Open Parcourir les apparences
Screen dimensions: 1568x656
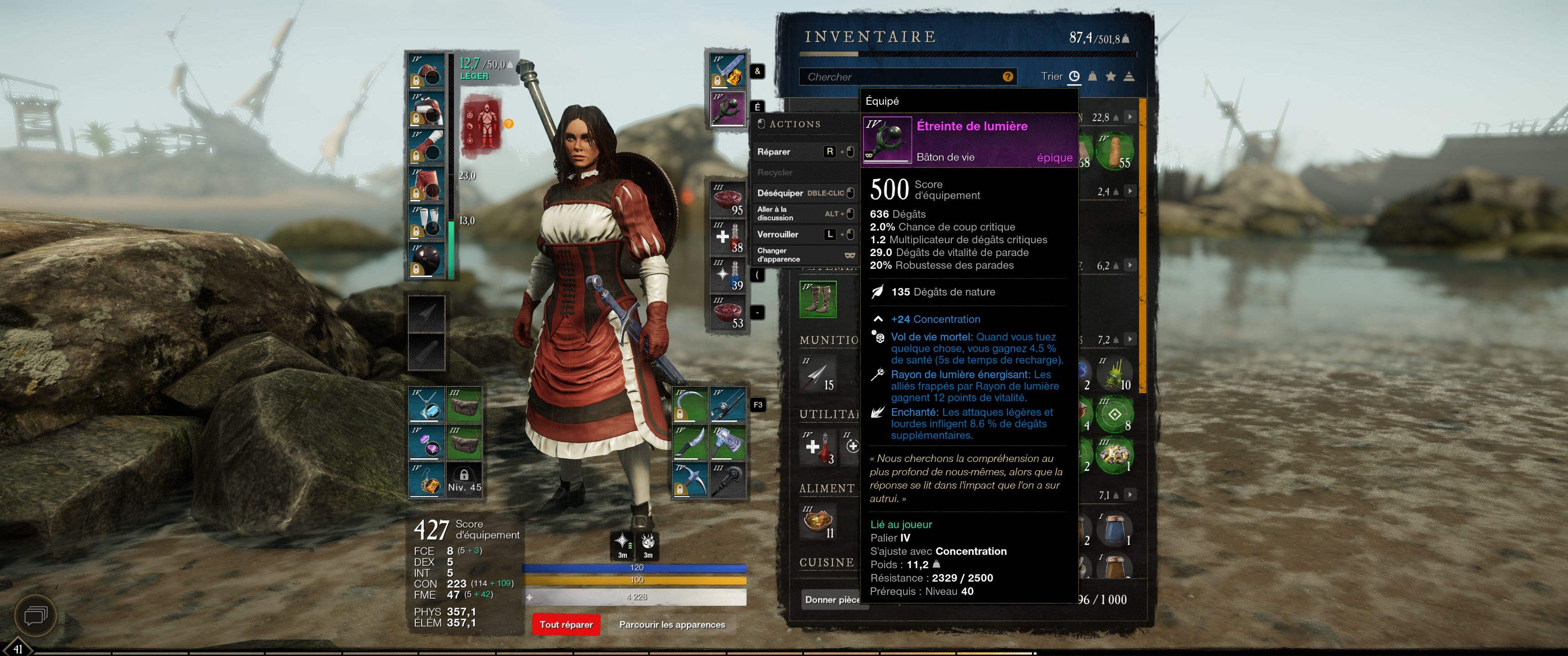coord(671,625)
